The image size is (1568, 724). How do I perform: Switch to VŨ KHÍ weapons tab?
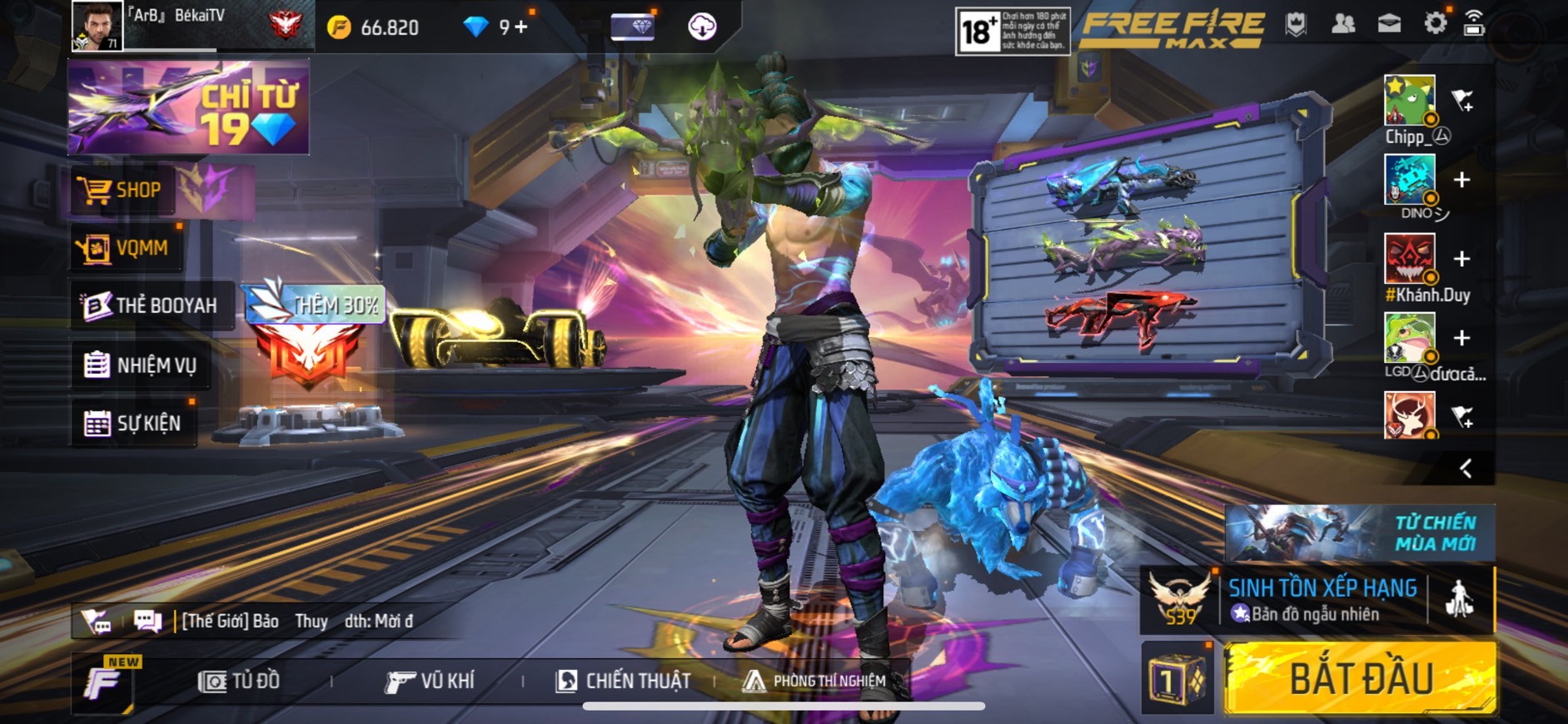[430, 681]
